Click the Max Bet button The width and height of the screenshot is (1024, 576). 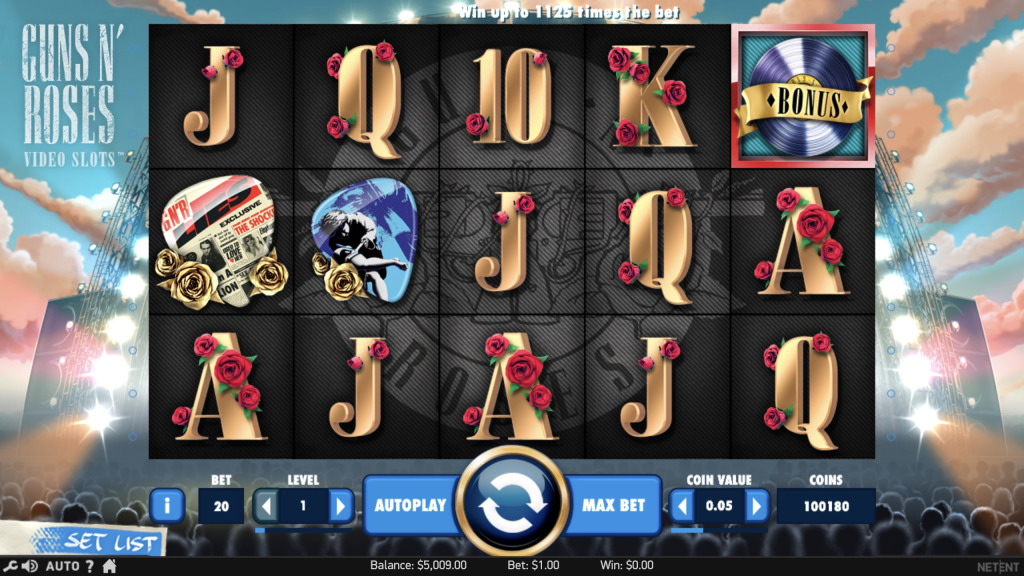pos(612,505)
